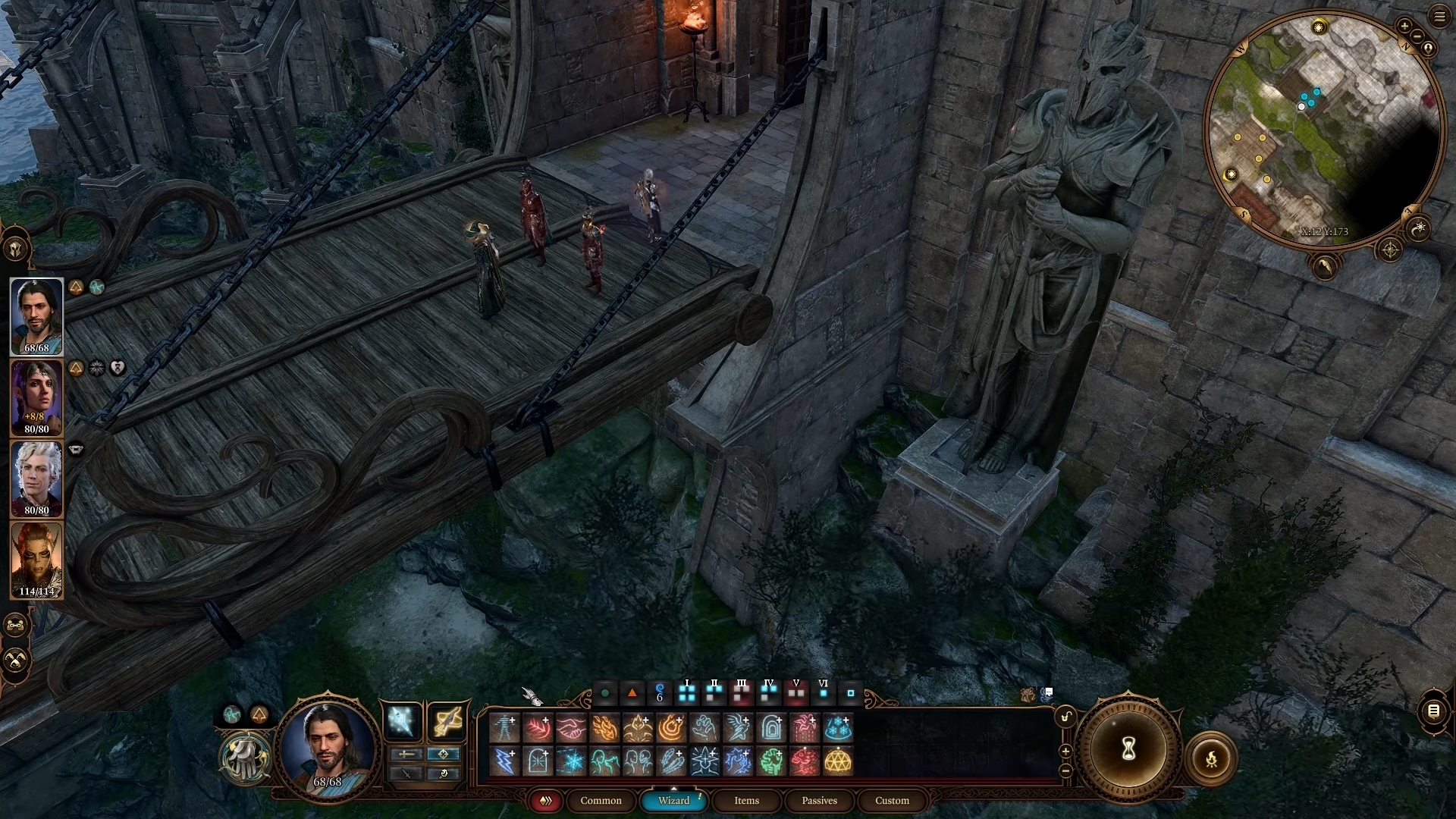1456x819 pixels.
Task: Cast the golden dome spell
Action: point(838,761)
